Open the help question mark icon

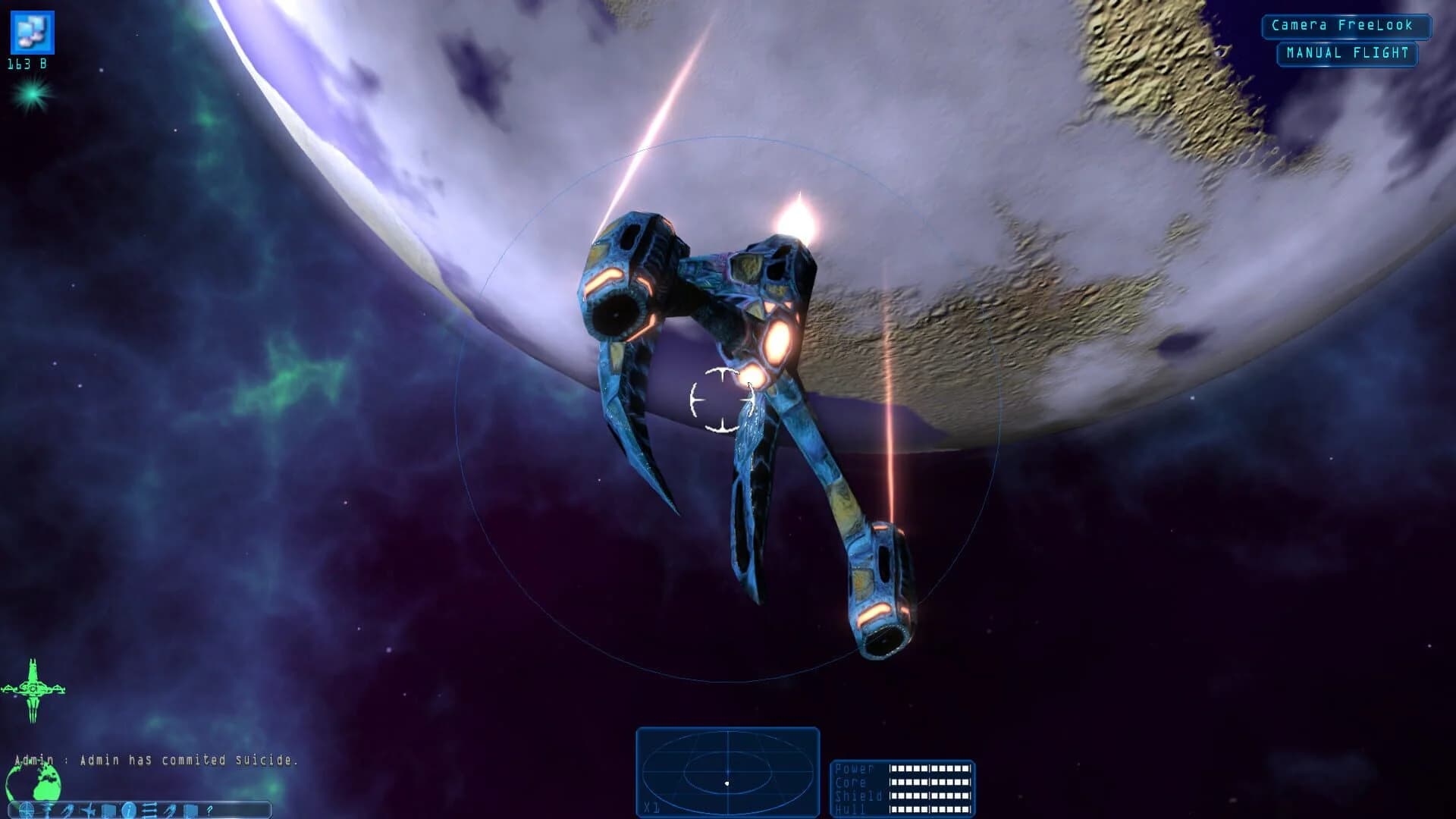[x=210, y=810]
